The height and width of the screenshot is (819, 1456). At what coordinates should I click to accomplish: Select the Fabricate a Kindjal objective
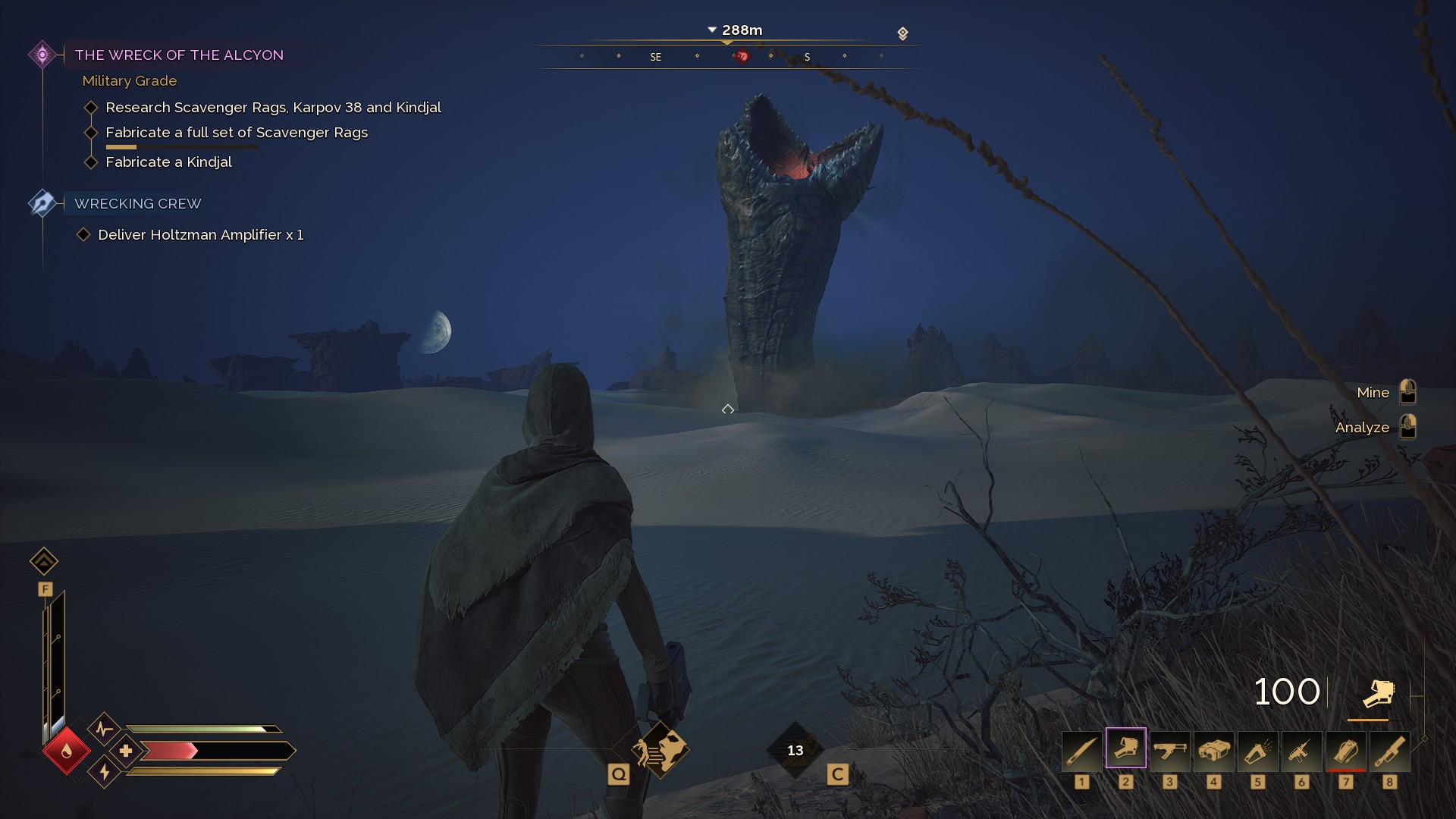click(168, 162)
